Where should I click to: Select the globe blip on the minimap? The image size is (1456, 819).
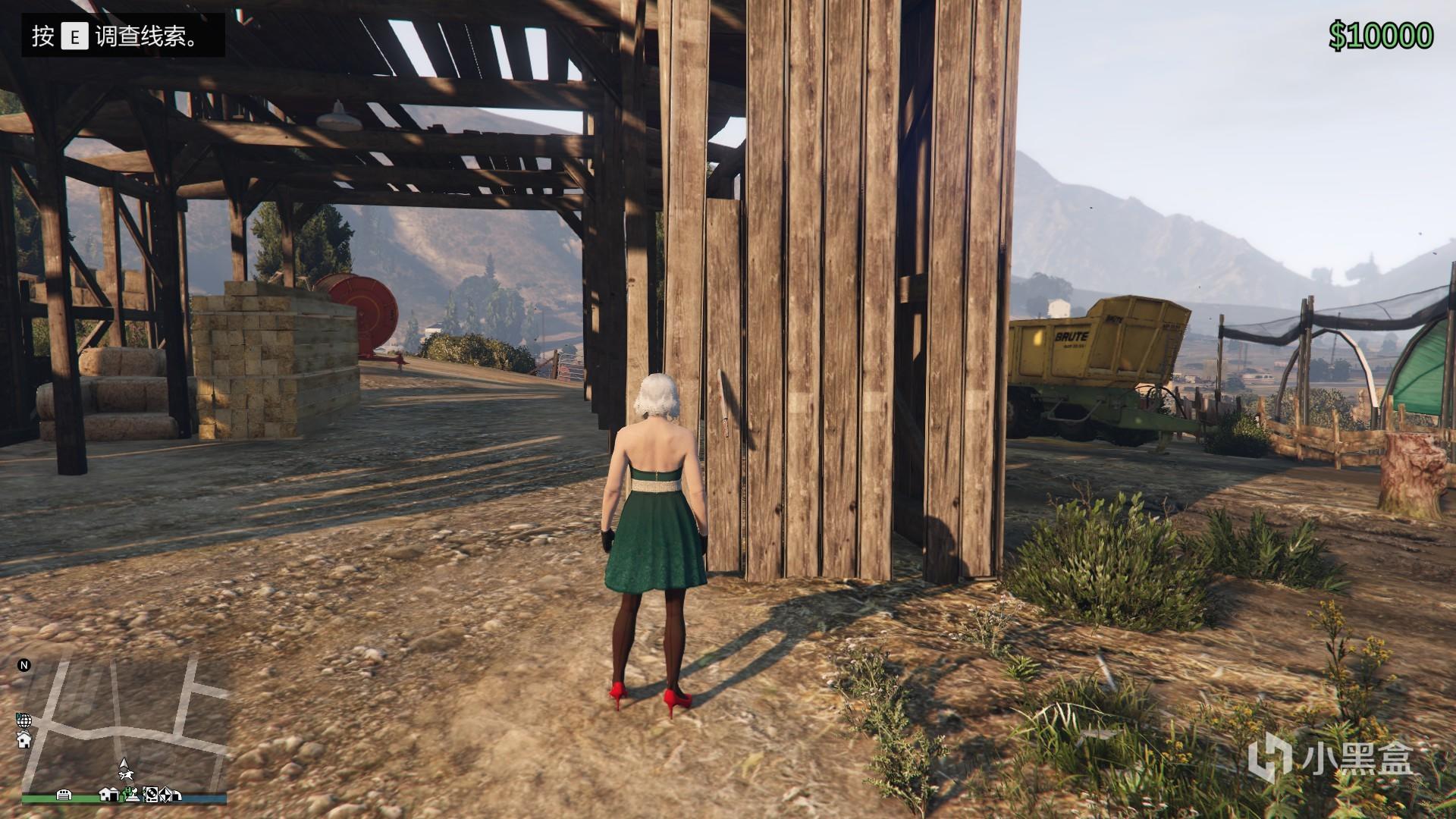coord(24,720)
